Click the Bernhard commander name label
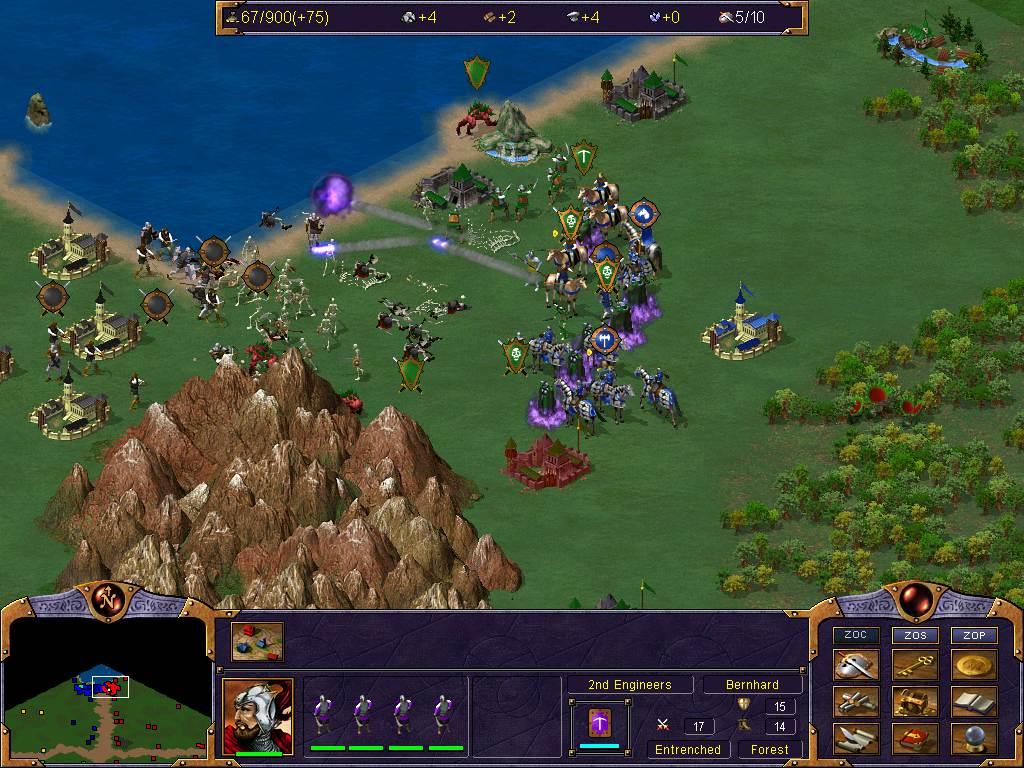This screenshot has height=768, width=1024. click(753, 685)
